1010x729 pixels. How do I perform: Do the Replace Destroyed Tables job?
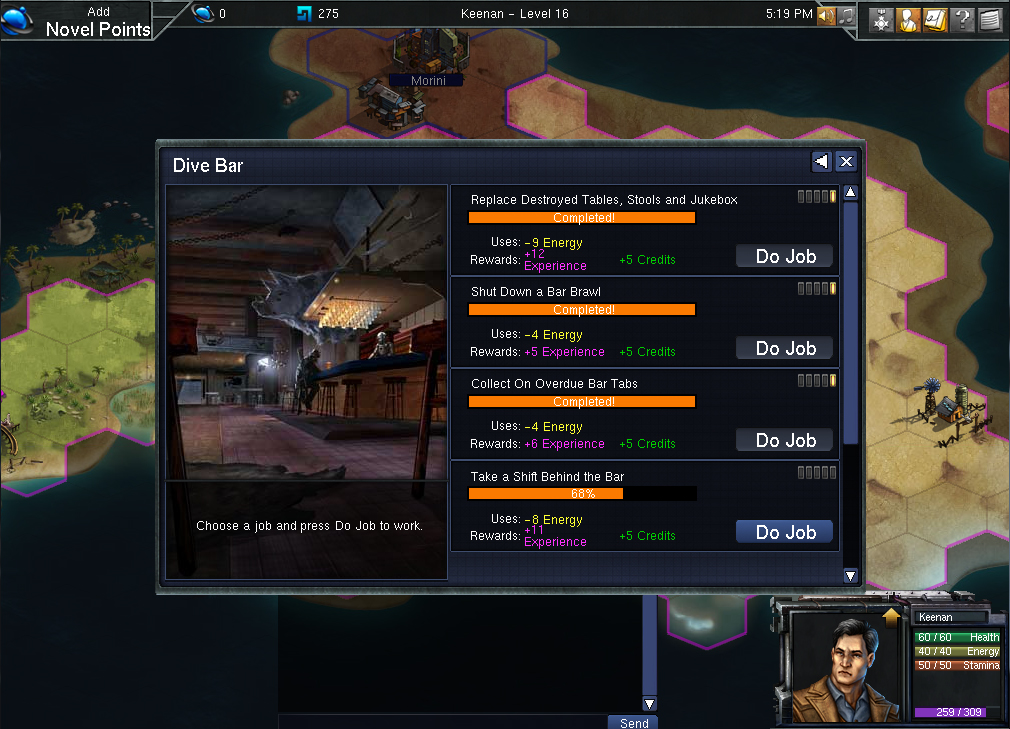pos(785,256)
